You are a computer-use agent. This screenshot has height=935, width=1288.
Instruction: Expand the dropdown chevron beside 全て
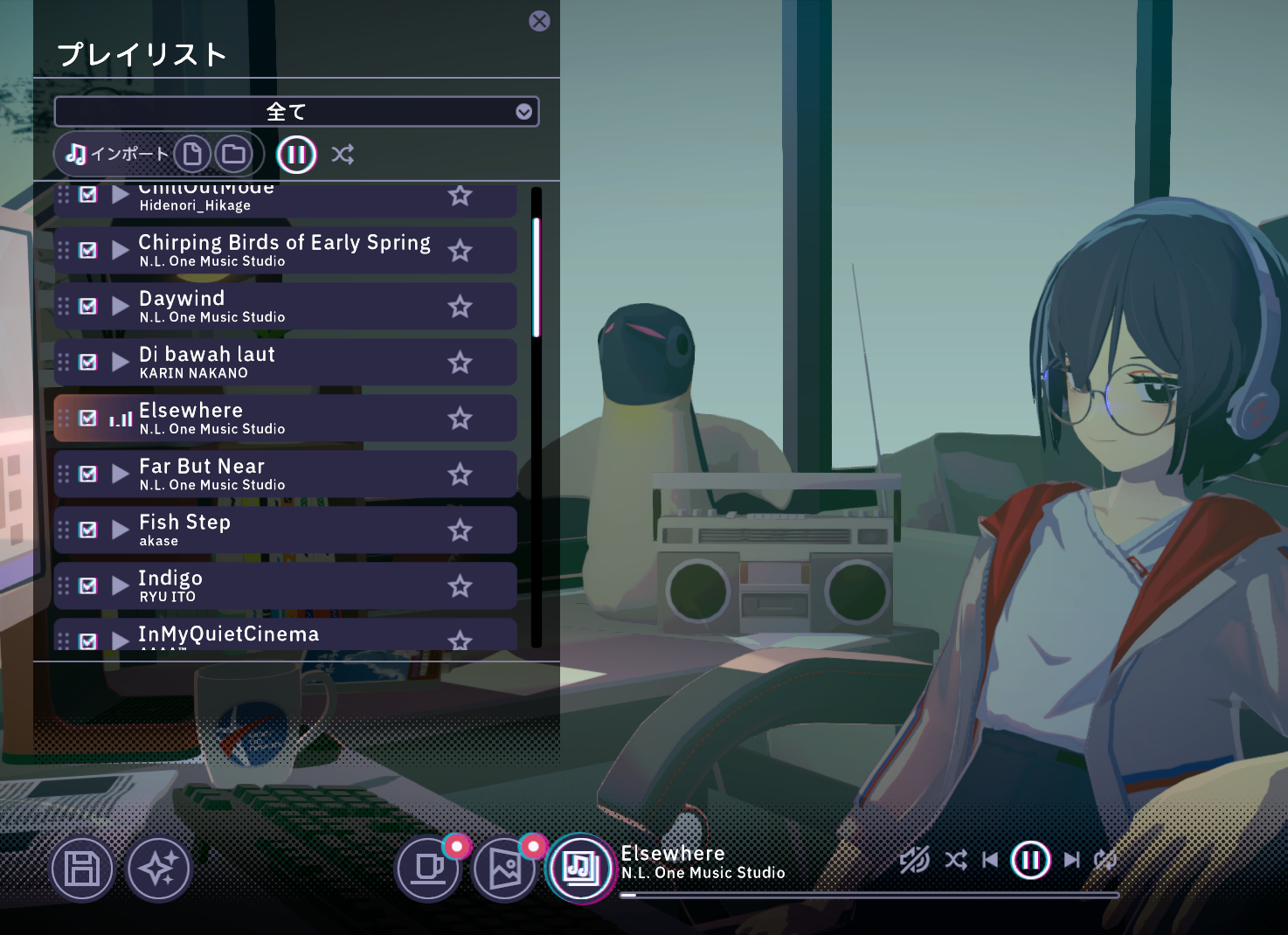(523, 112)
